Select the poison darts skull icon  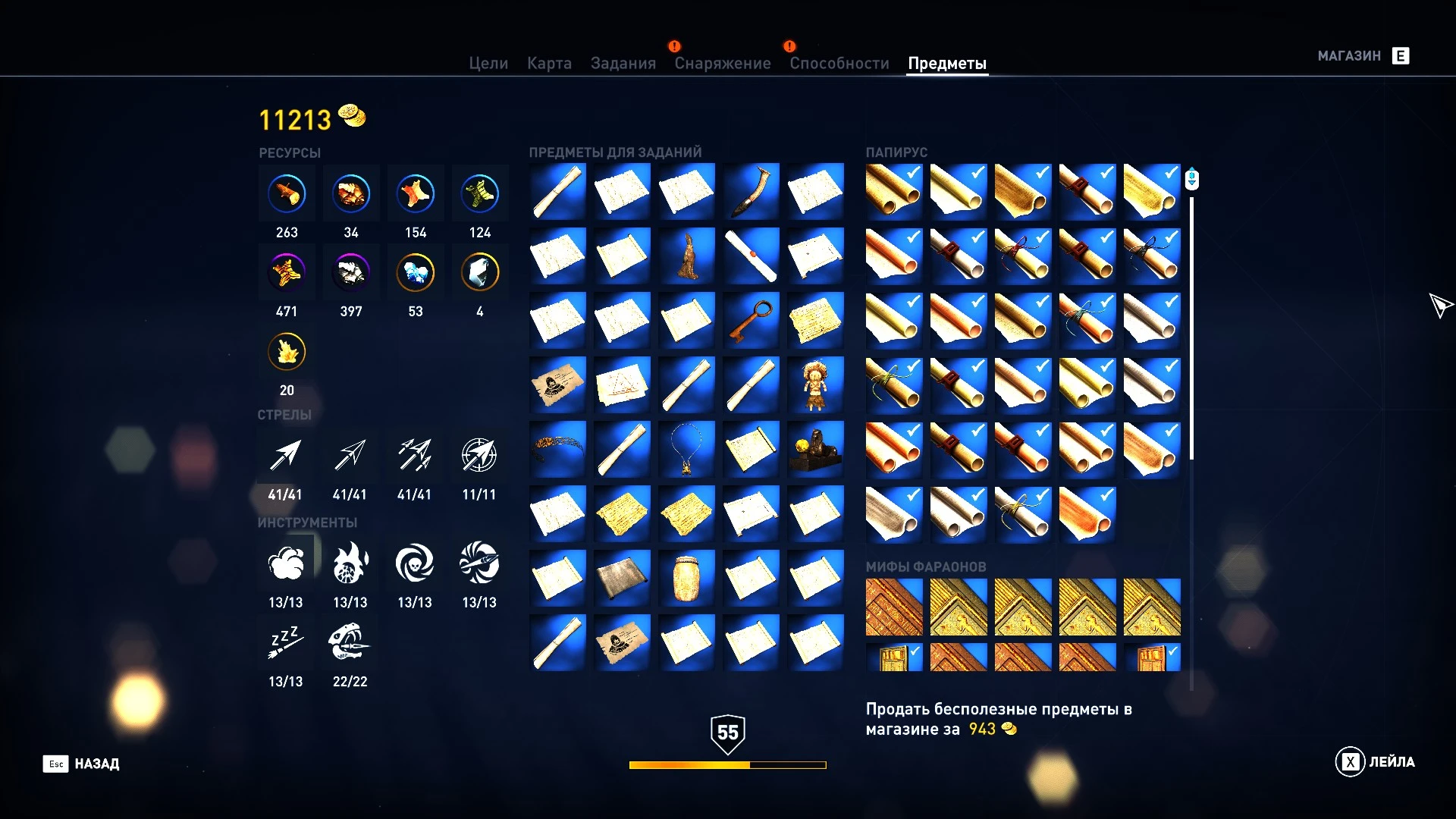415,563
